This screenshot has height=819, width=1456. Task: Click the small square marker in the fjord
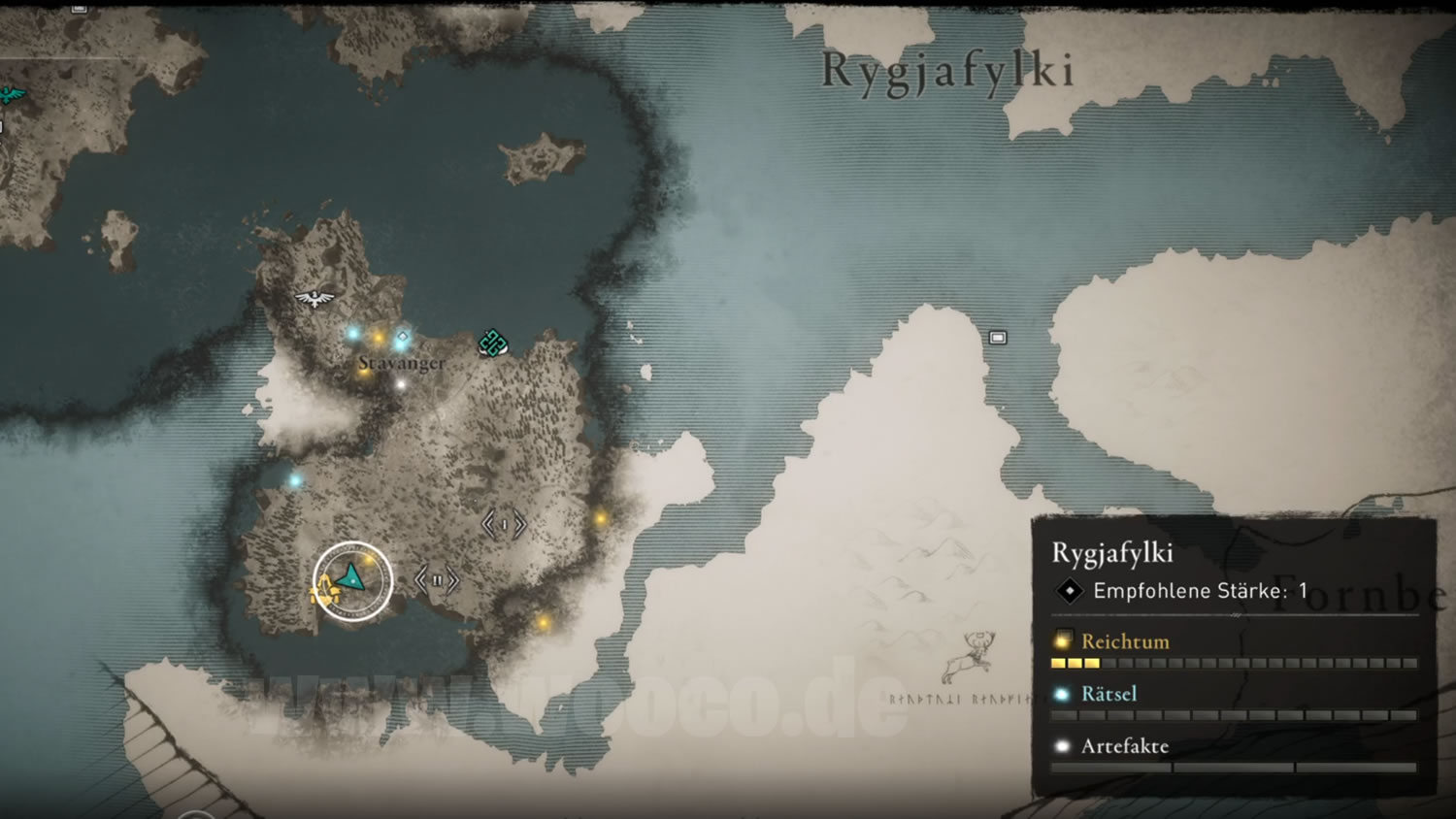[998, 338]
